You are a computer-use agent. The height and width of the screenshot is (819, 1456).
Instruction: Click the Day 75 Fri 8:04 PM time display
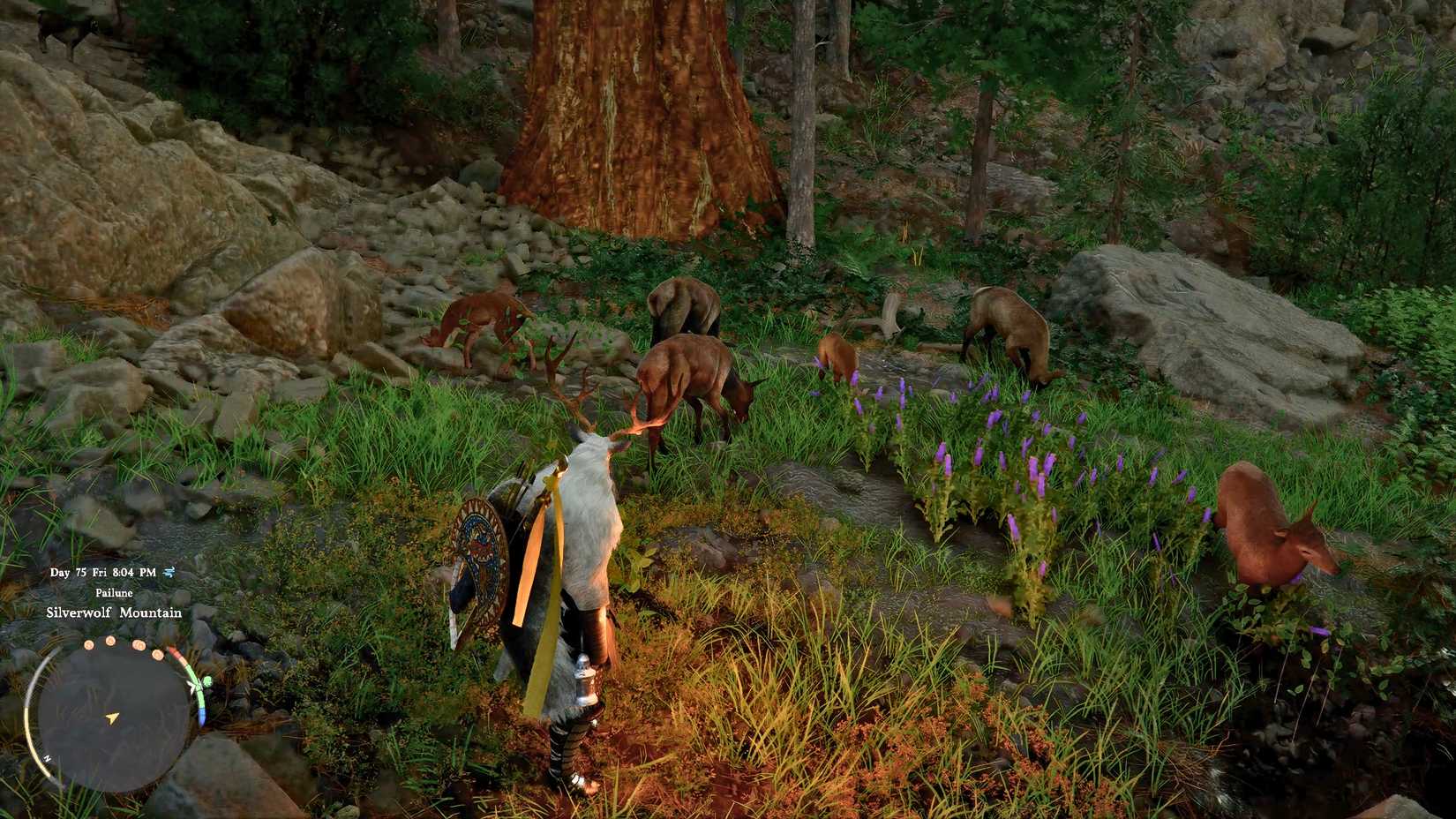(102, 572)
